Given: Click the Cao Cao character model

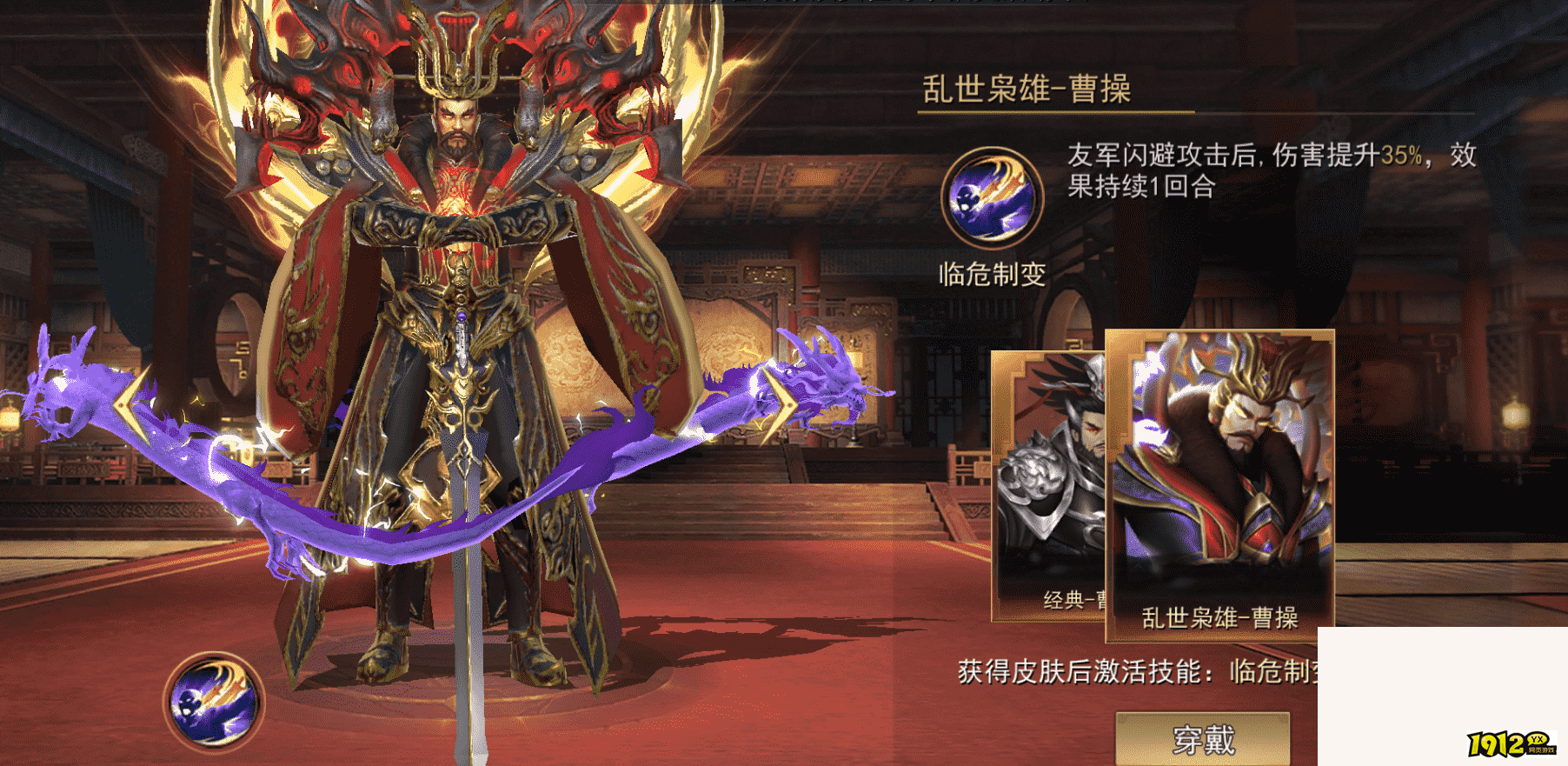Looking at the screenshot, I should point(452,348).
